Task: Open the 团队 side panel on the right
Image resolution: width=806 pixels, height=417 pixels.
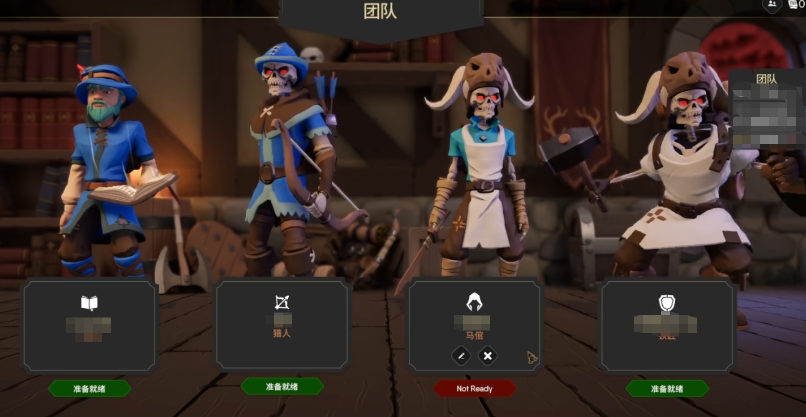Action: coord(767,100)
